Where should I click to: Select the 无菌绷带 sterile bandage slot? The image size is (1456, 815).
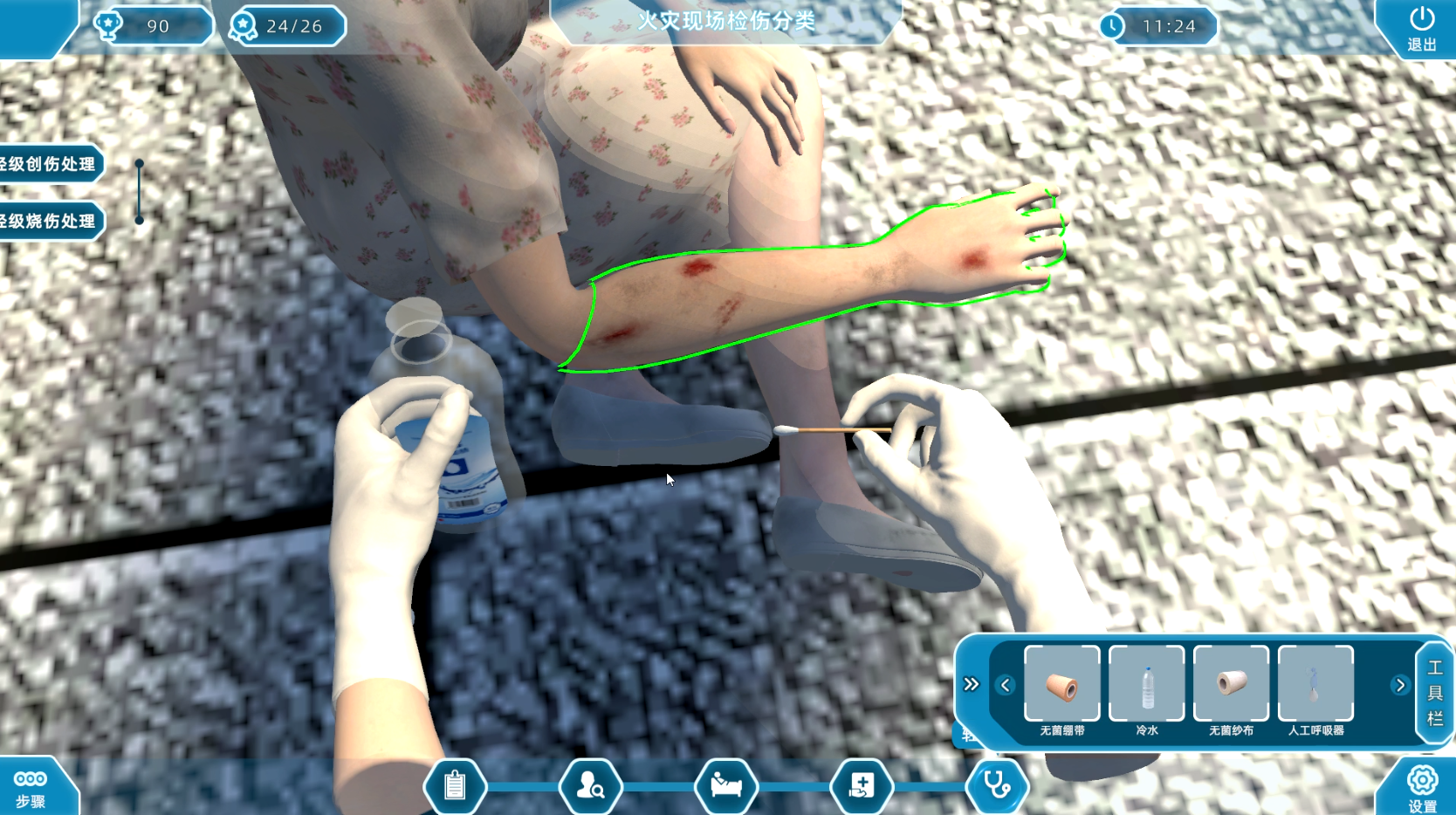[1061, 685]
